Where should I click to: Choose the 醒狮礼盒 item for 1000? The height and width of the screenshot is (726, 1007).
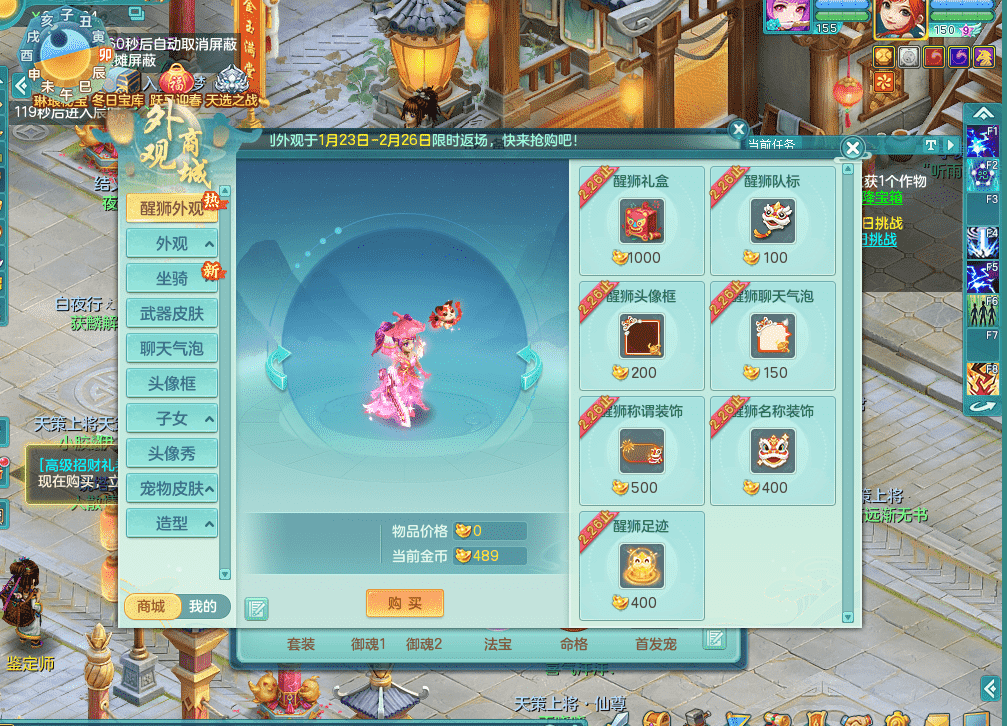[x=642, y=221]
